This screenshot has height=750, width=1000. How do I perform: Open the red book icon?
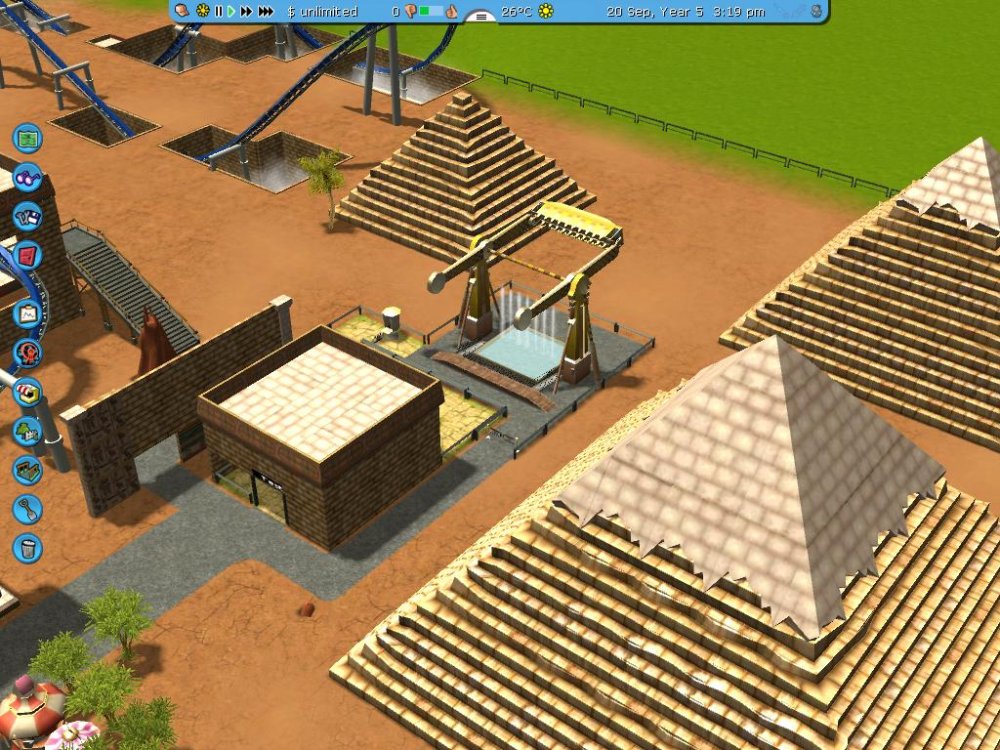pyautogui.click(x=27, y=255)
